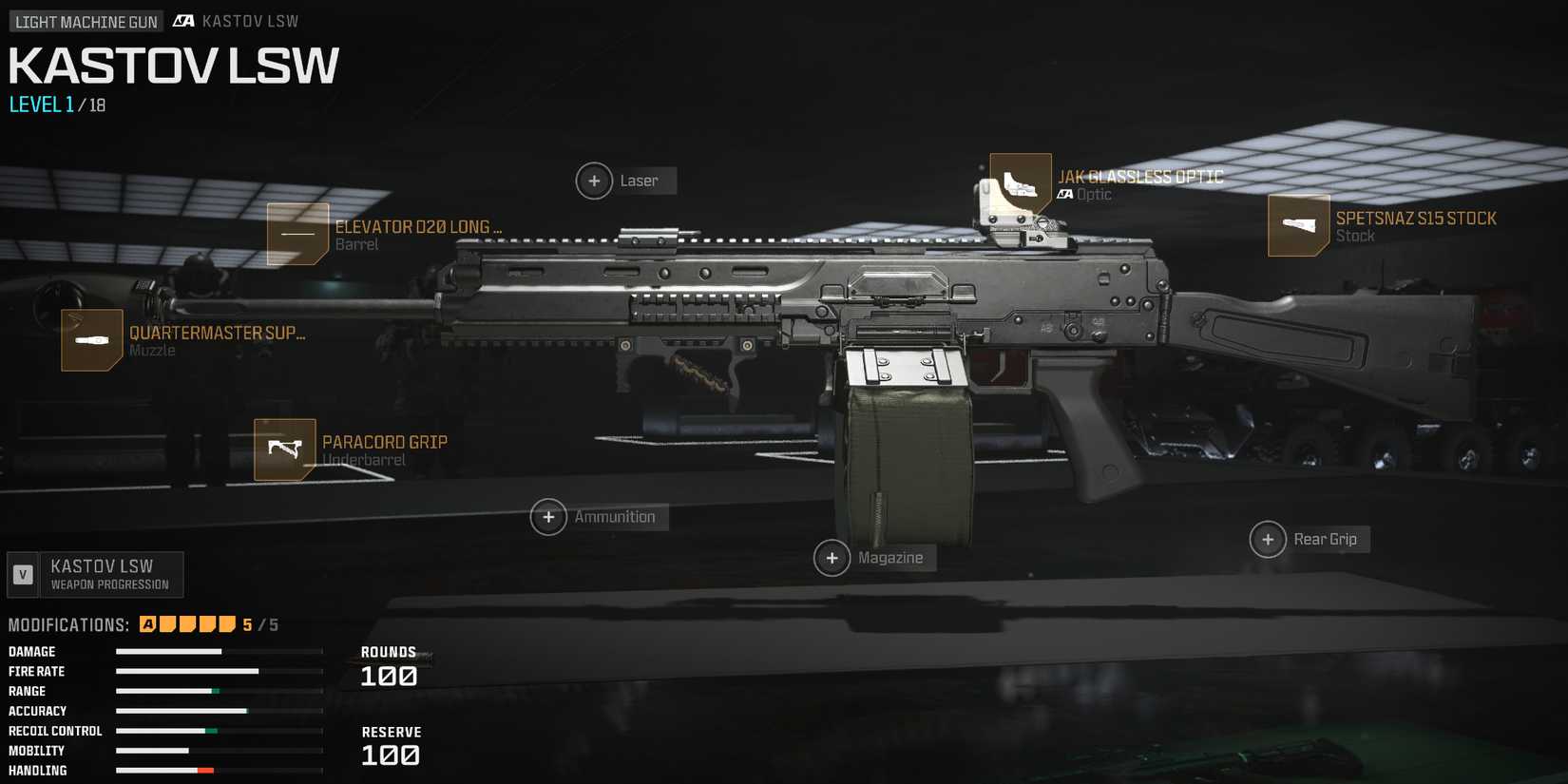The width and height of the screenshot is (1568, 784).
Task: Open the empty Magazine attachment slot
Action: (x=832, y=558)
